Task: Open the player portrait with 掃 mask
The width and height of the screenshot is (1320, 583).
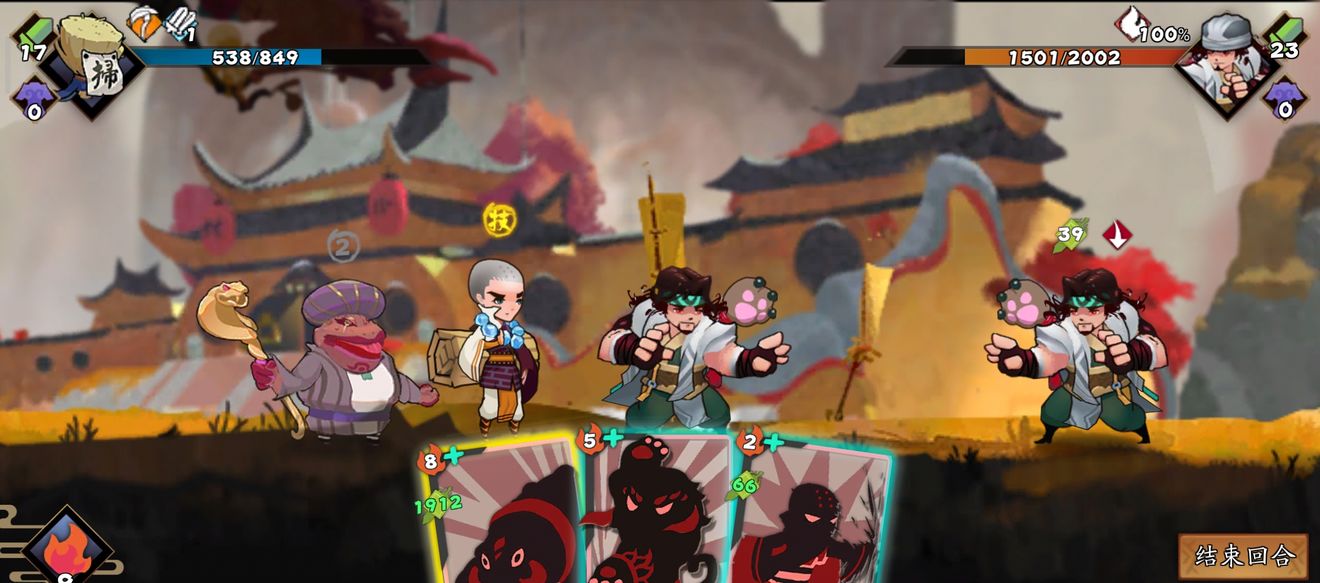Action: pyautogui.click(x=90, y=62)
